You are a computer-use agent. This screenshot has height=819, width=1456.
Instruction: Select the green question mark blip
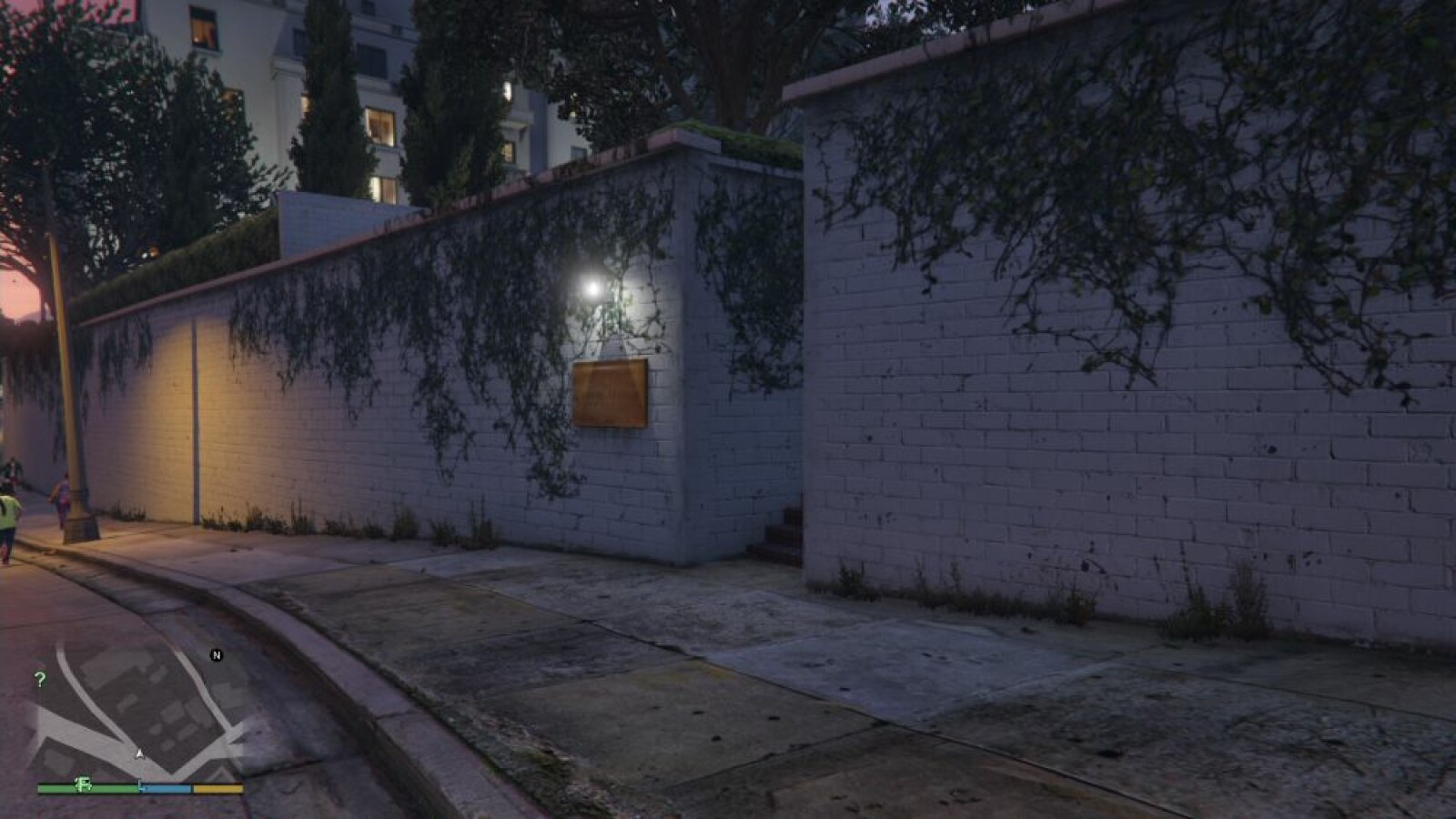[38, 677]
